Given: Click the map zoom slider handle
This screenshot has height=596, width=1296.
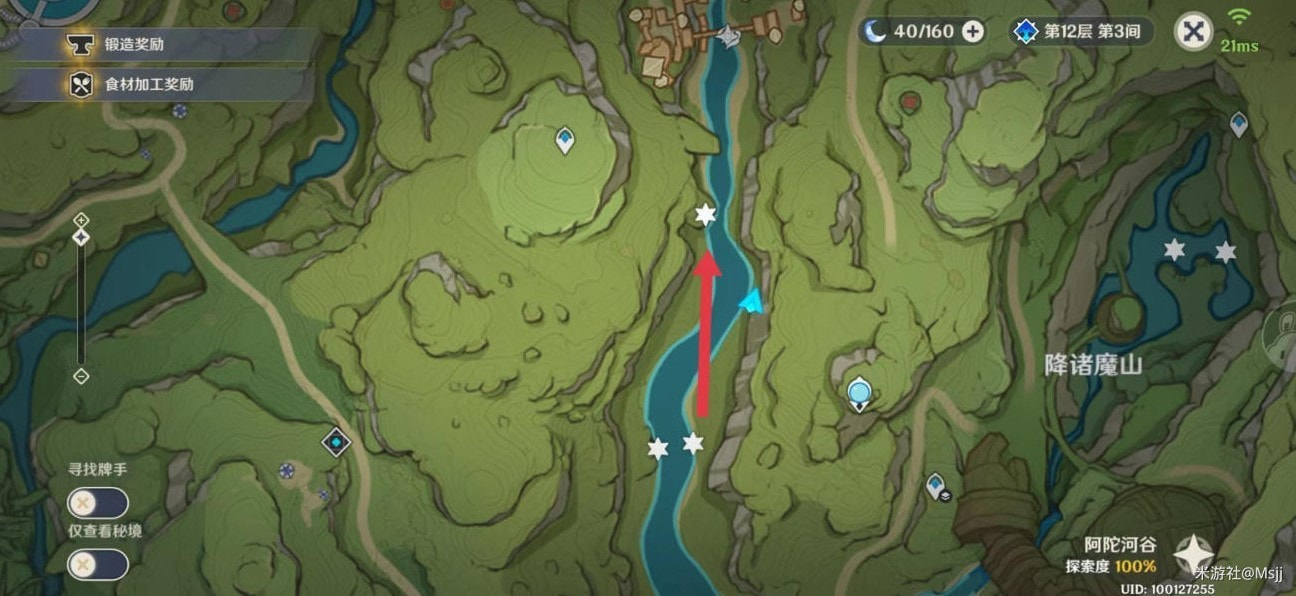Looking at the screenshot, I should click(82, 237).
